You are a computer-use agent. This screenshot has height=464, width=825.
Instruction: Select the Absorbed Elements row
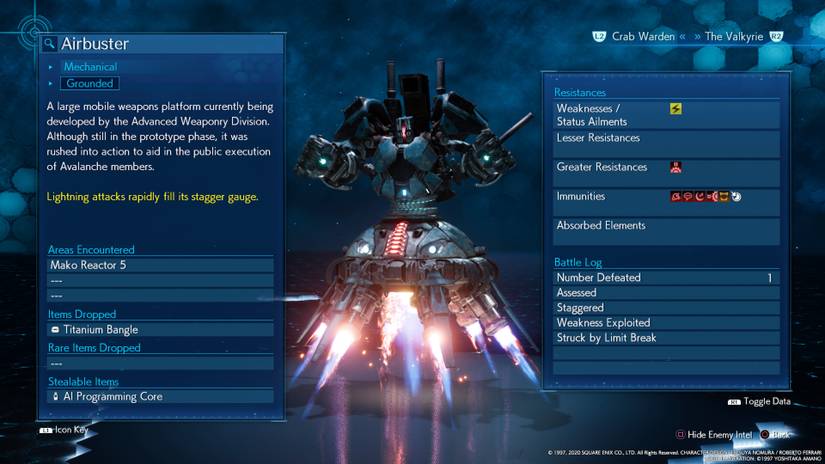point(665,226)
